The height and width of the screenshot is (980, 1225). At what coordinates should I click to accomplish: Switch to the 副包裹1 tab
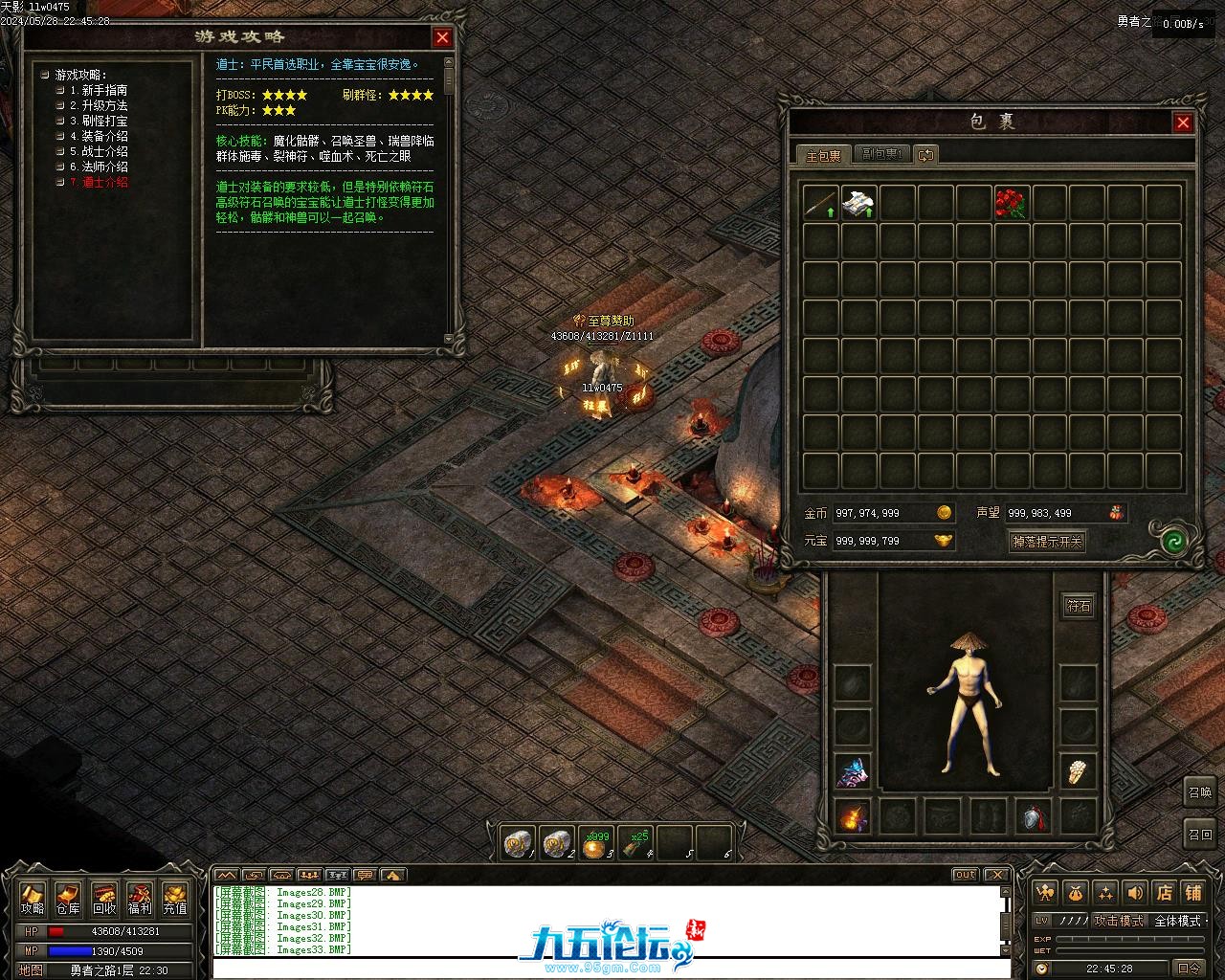point(880,154)
